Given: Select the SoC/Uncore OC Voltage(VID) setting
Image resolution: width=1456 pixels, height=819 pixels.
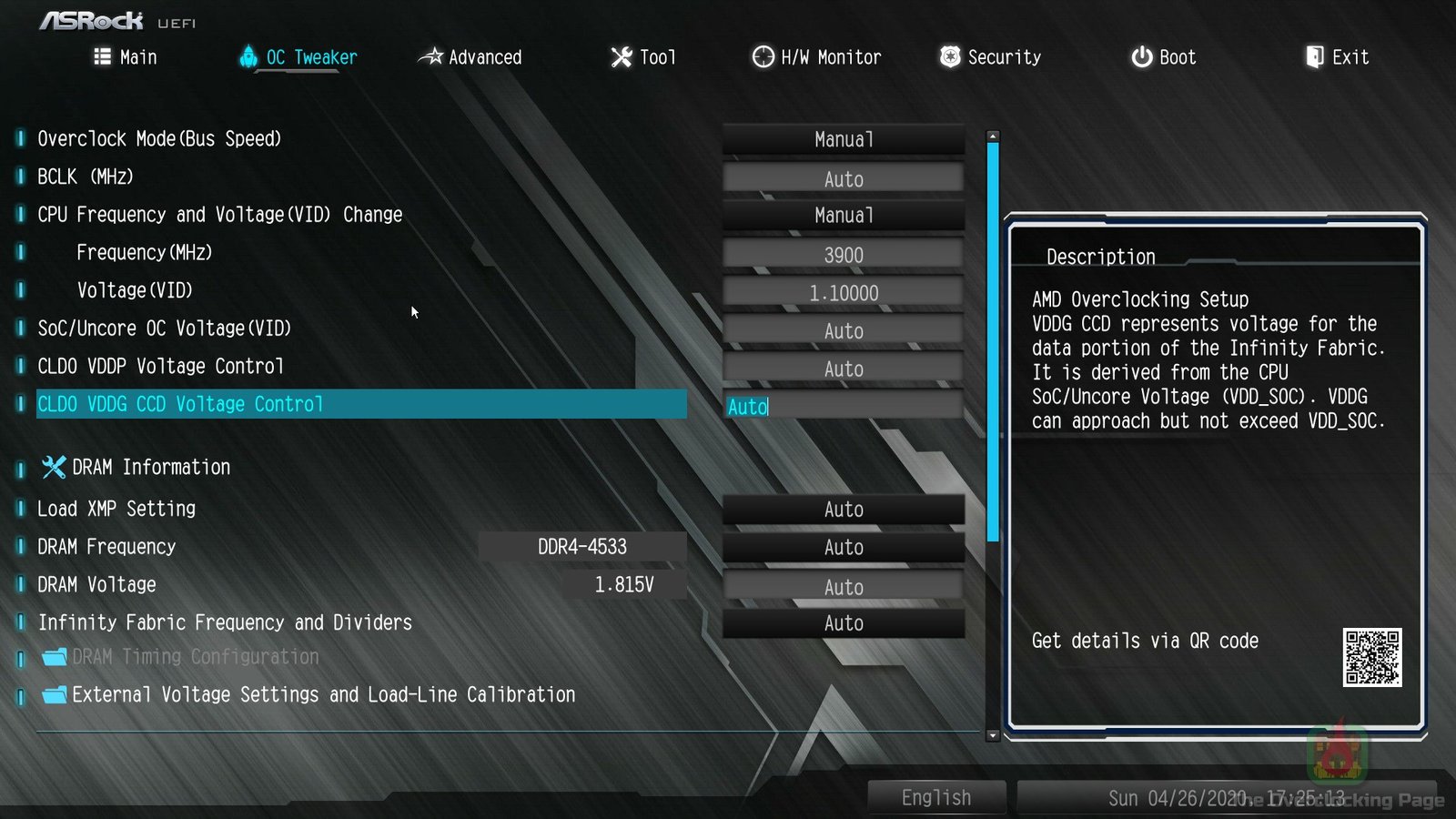Looking at the screenshot, I should coord(165,329).
